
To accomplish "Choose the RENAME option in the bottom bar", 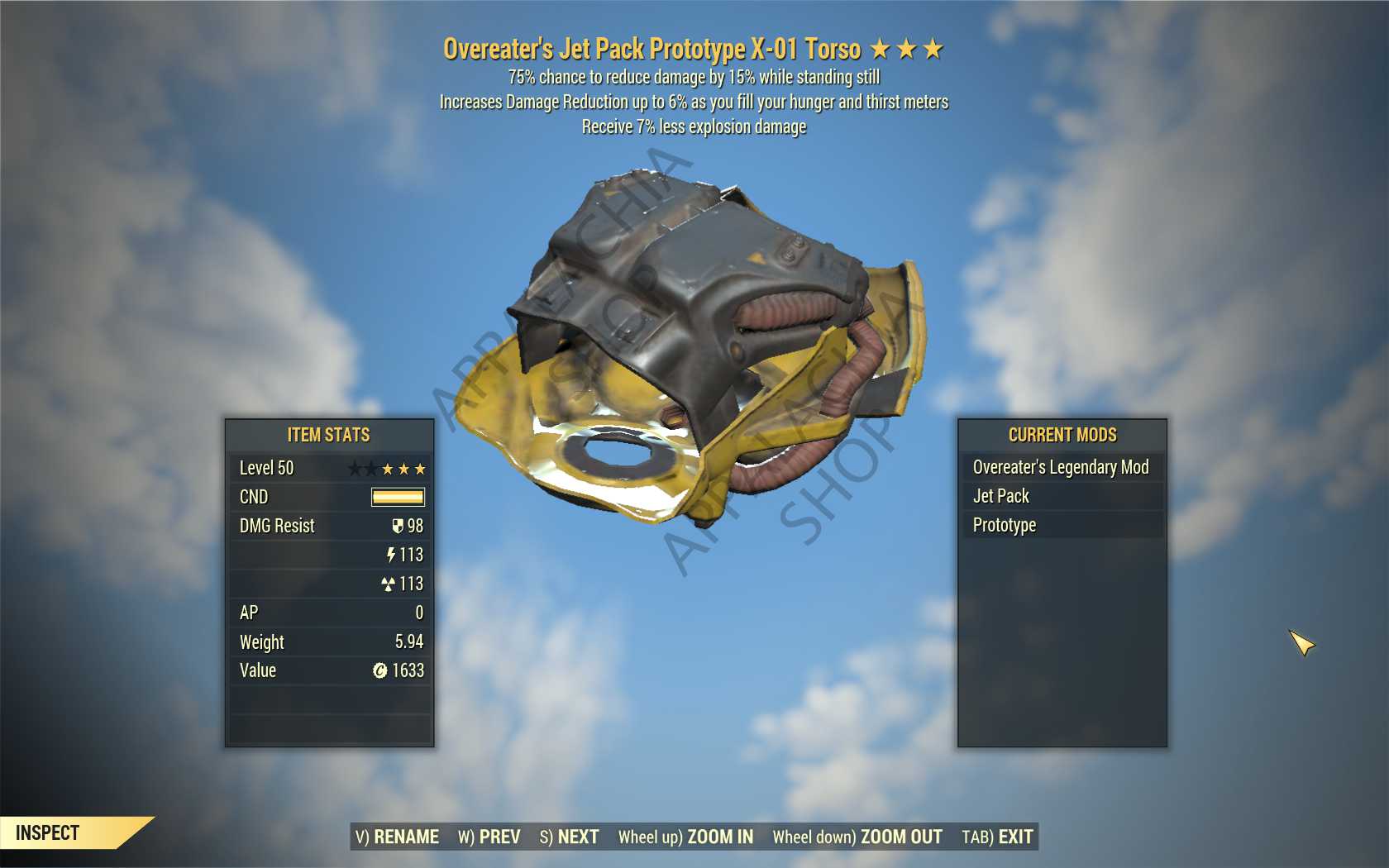I will tap(398, 837).
